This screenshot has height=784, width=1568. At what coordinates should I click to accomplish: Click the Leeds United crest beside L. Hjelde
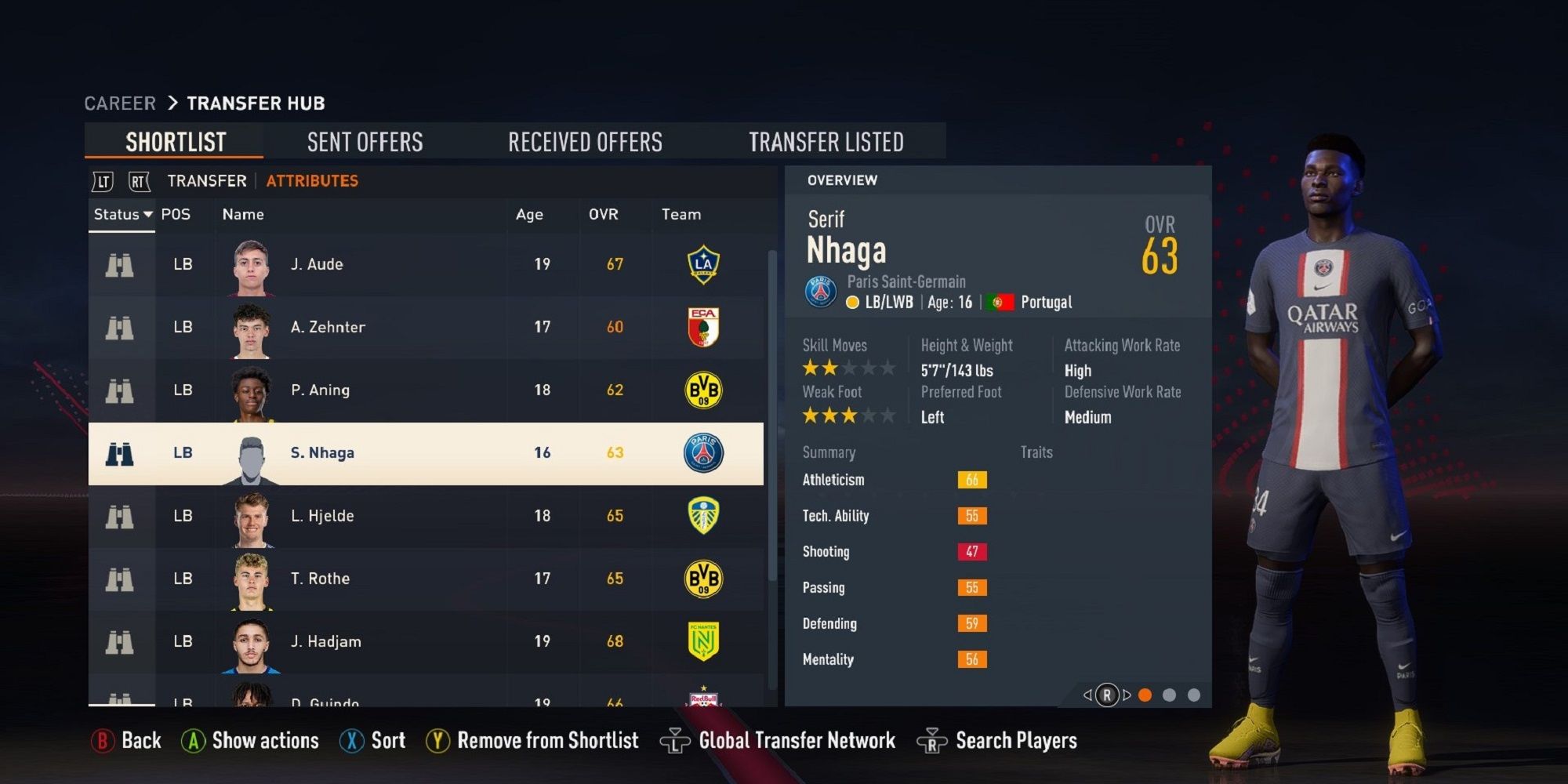click(703, 515)
